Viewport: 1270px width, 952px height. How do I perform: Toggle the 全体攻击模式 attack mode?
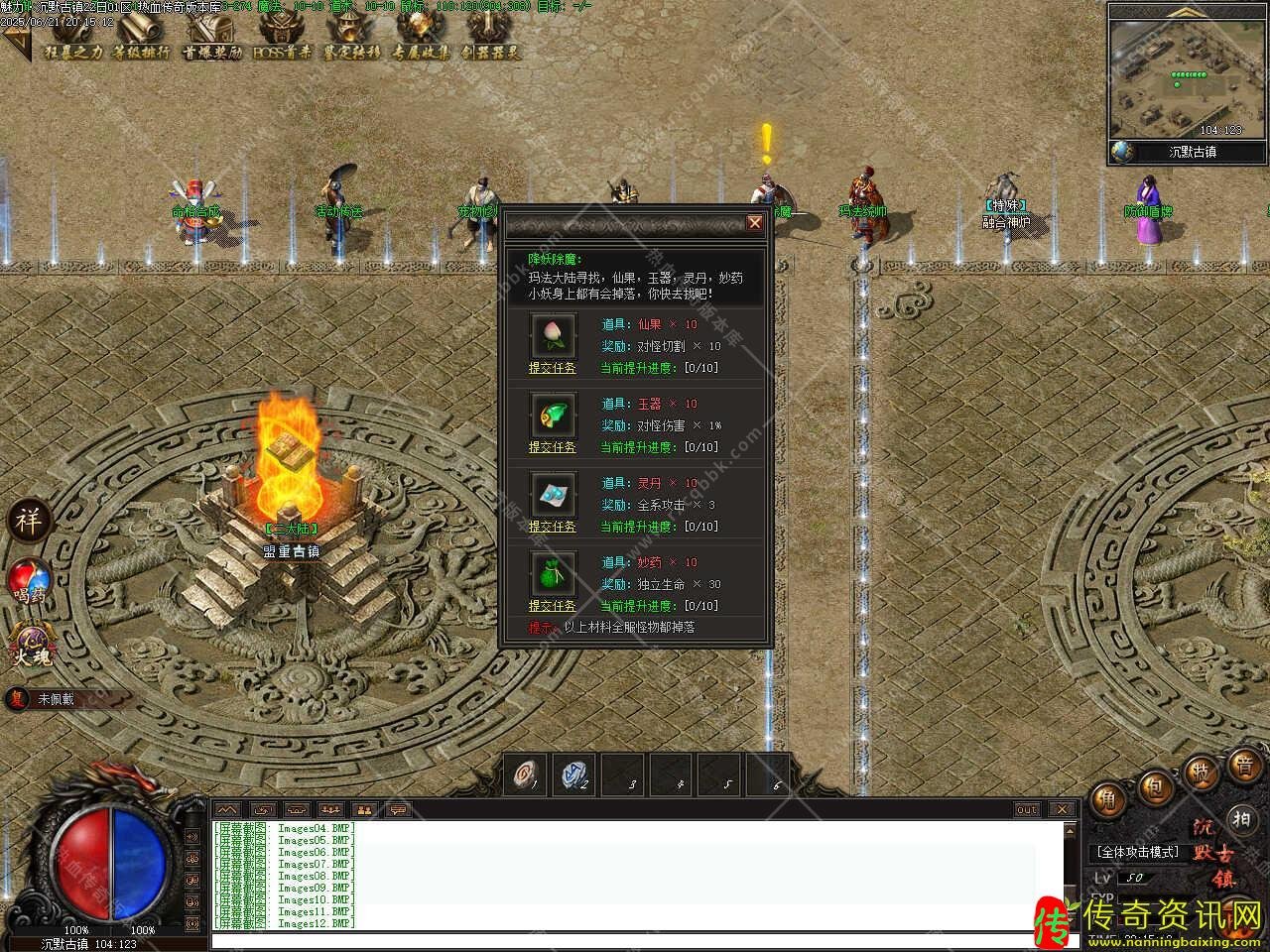[x=1137, y=852]
